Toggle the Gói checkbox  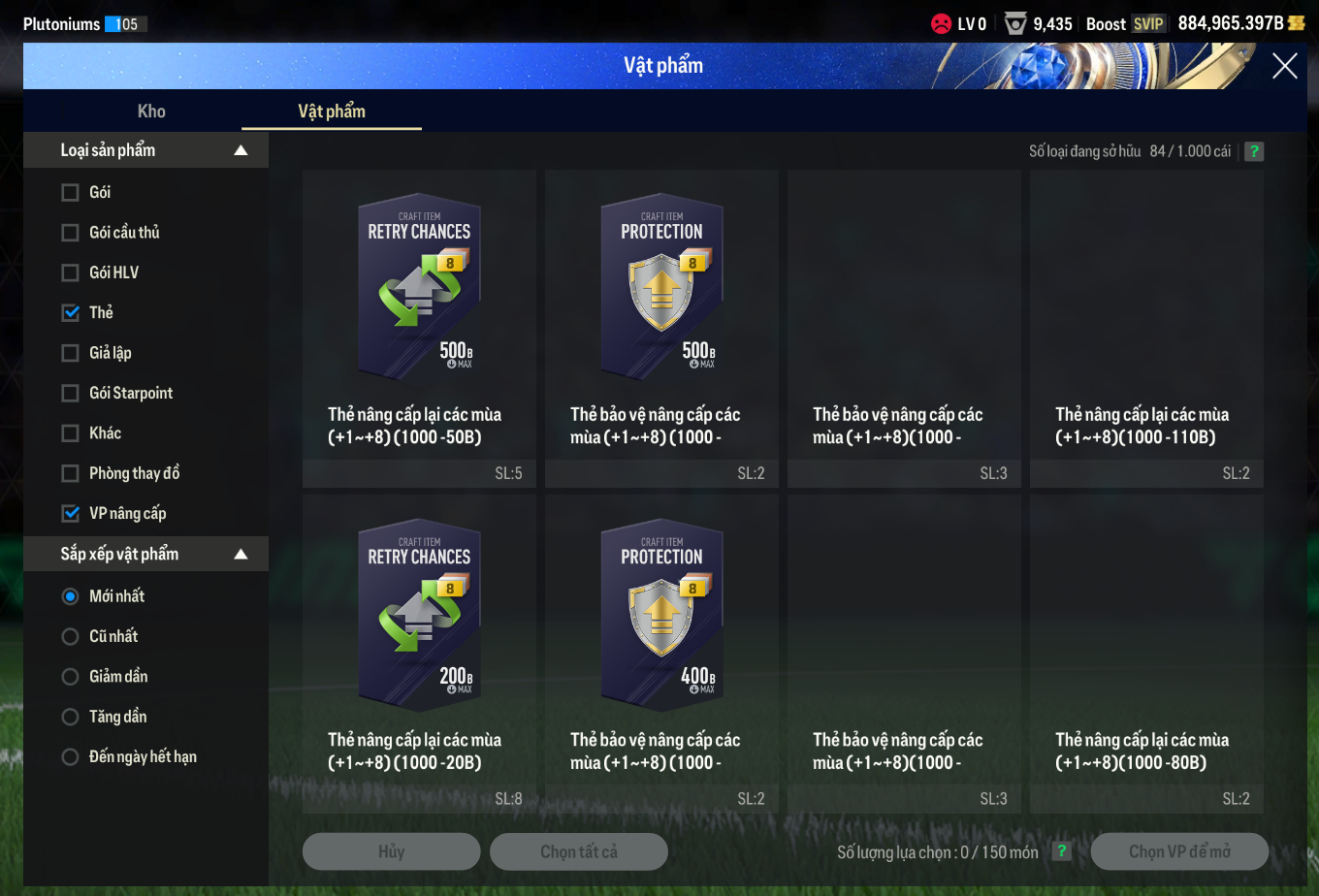tap(71, 192)
